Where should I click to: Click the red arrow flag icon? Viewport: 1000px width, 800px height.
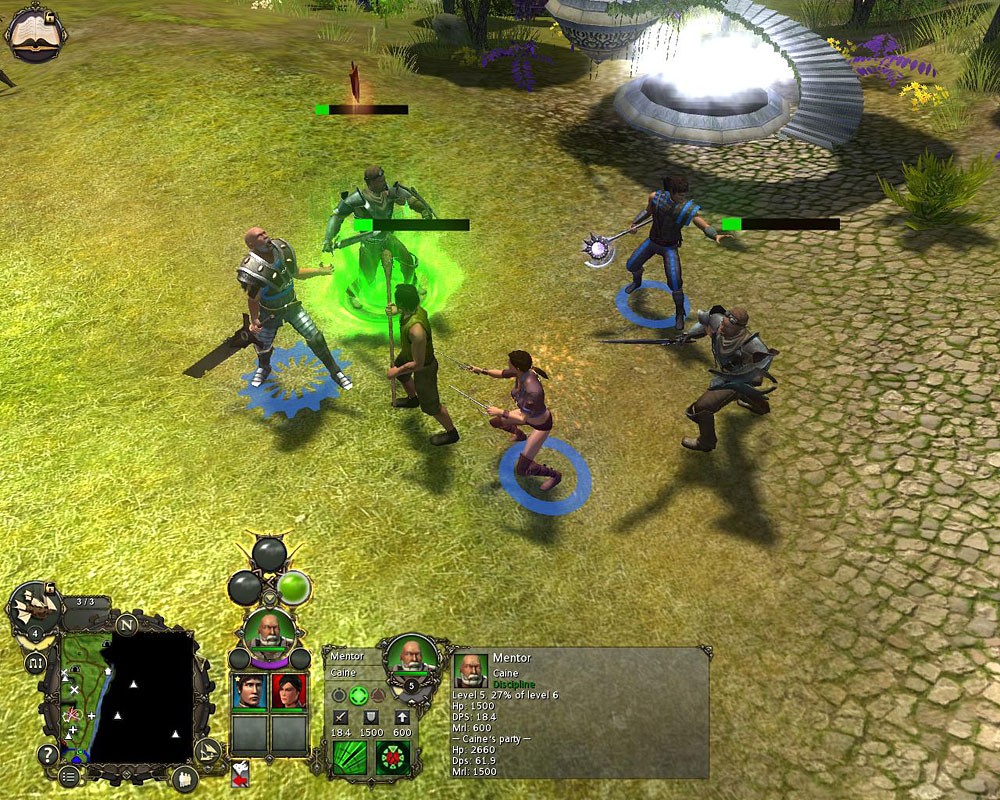pyautogui.click(x=241, y=774)
